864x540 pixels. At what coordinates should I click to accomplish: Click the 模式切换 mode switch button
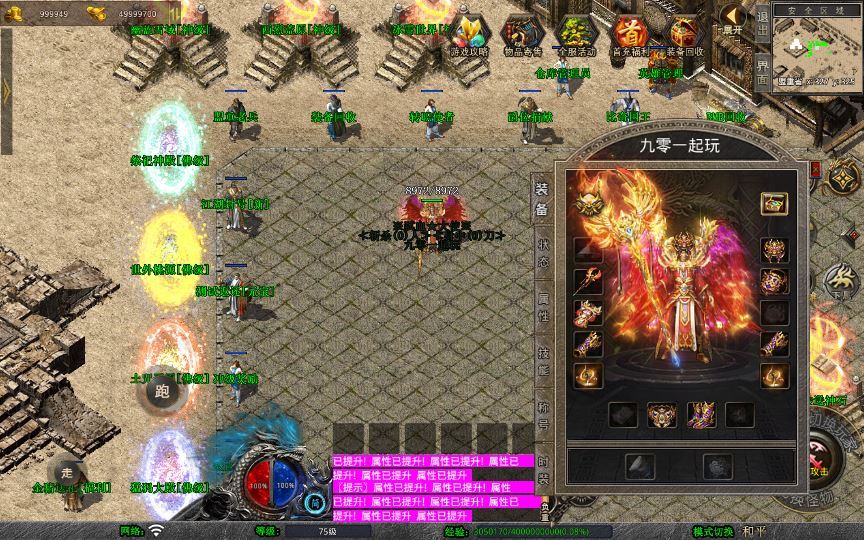pyautogui.click(x=716, y=531)
